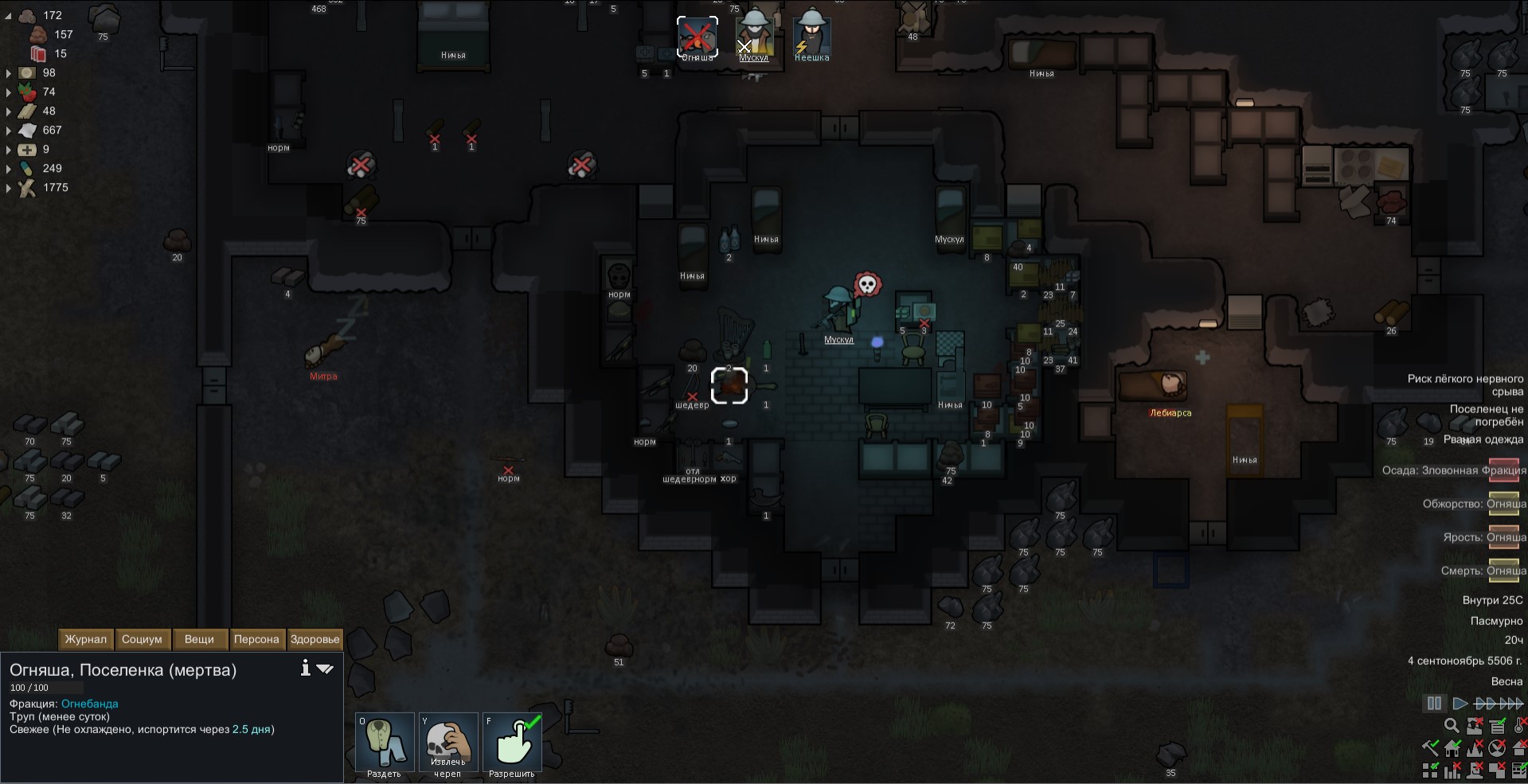The image size is (1528, 784).
Task: Open the Смерть: Огняша letter
Action: pyautogui.click(x=1504, y=571)
